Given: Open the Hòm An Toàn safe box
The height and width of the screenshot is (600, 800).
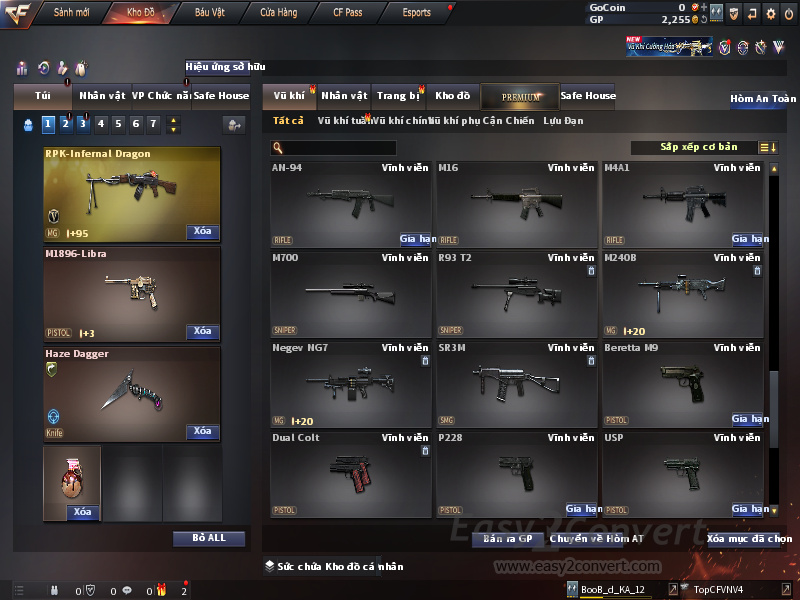Looking at the screenshot, I should tap(763, 99).
